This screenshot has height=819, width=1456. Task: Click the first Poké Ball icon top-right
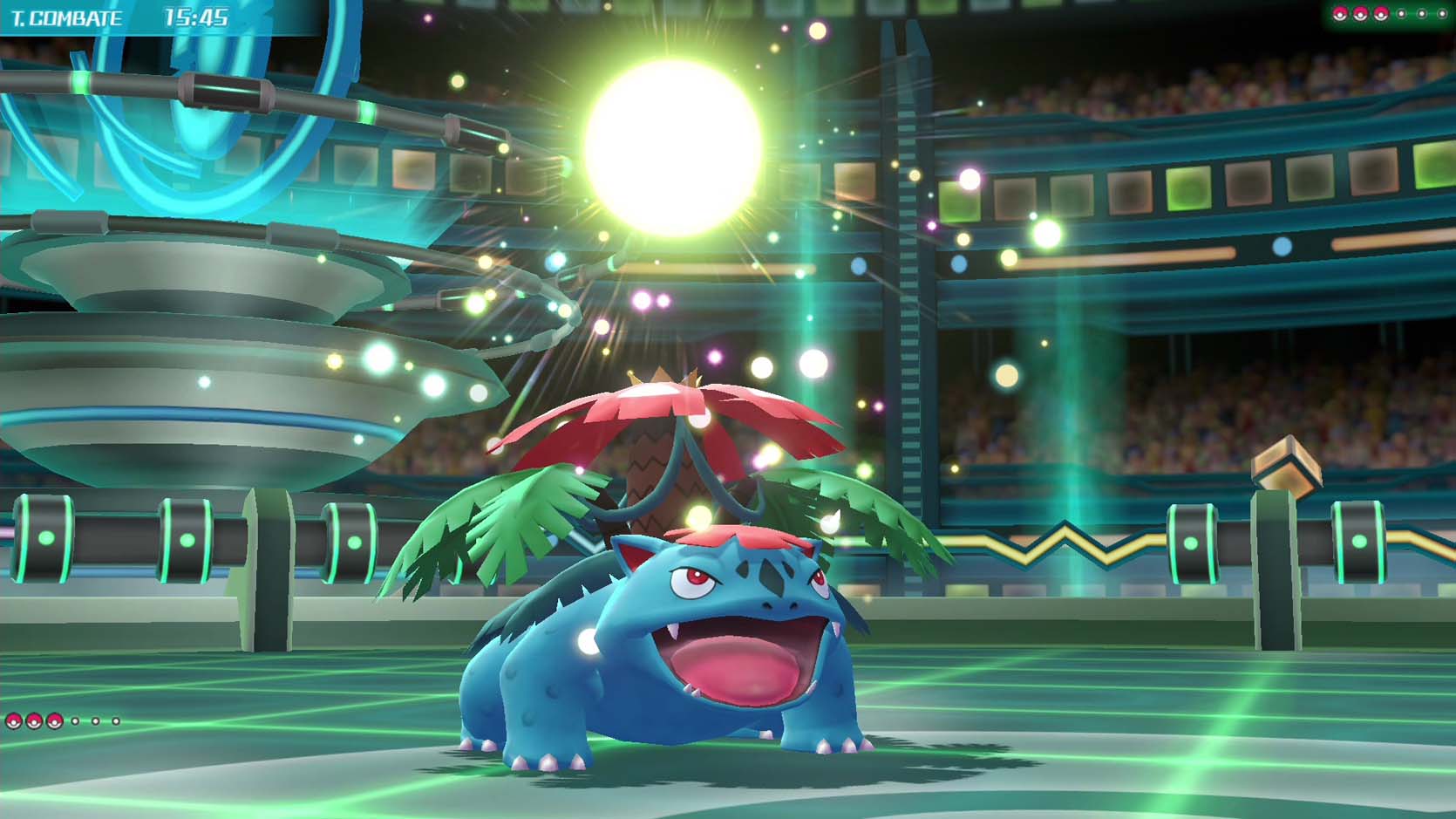click(x=1341, y=14)
